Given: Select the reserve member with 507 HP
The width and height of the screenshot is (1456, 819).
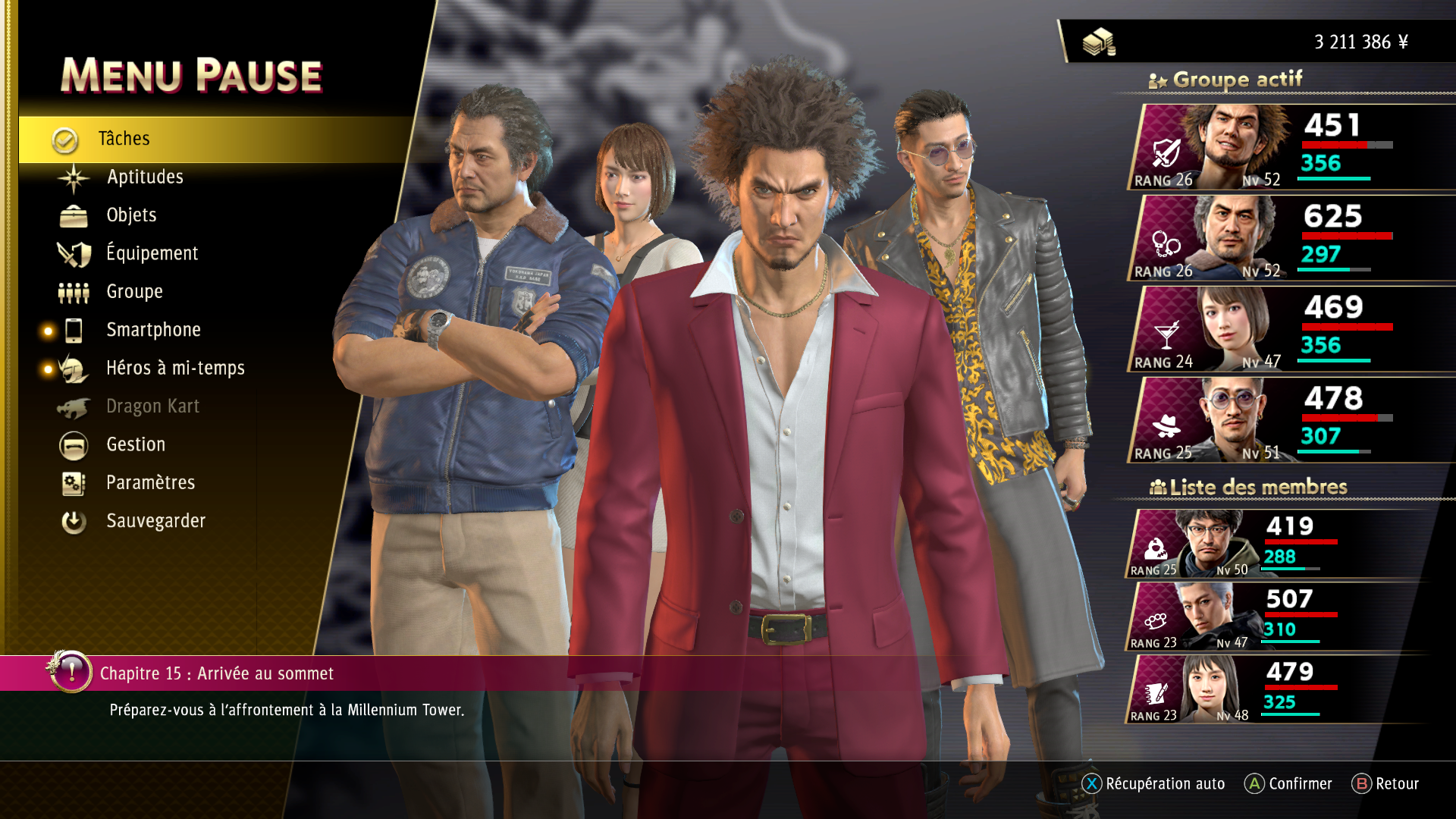Looking at the screenshot, I should [x=1274, y=617].
